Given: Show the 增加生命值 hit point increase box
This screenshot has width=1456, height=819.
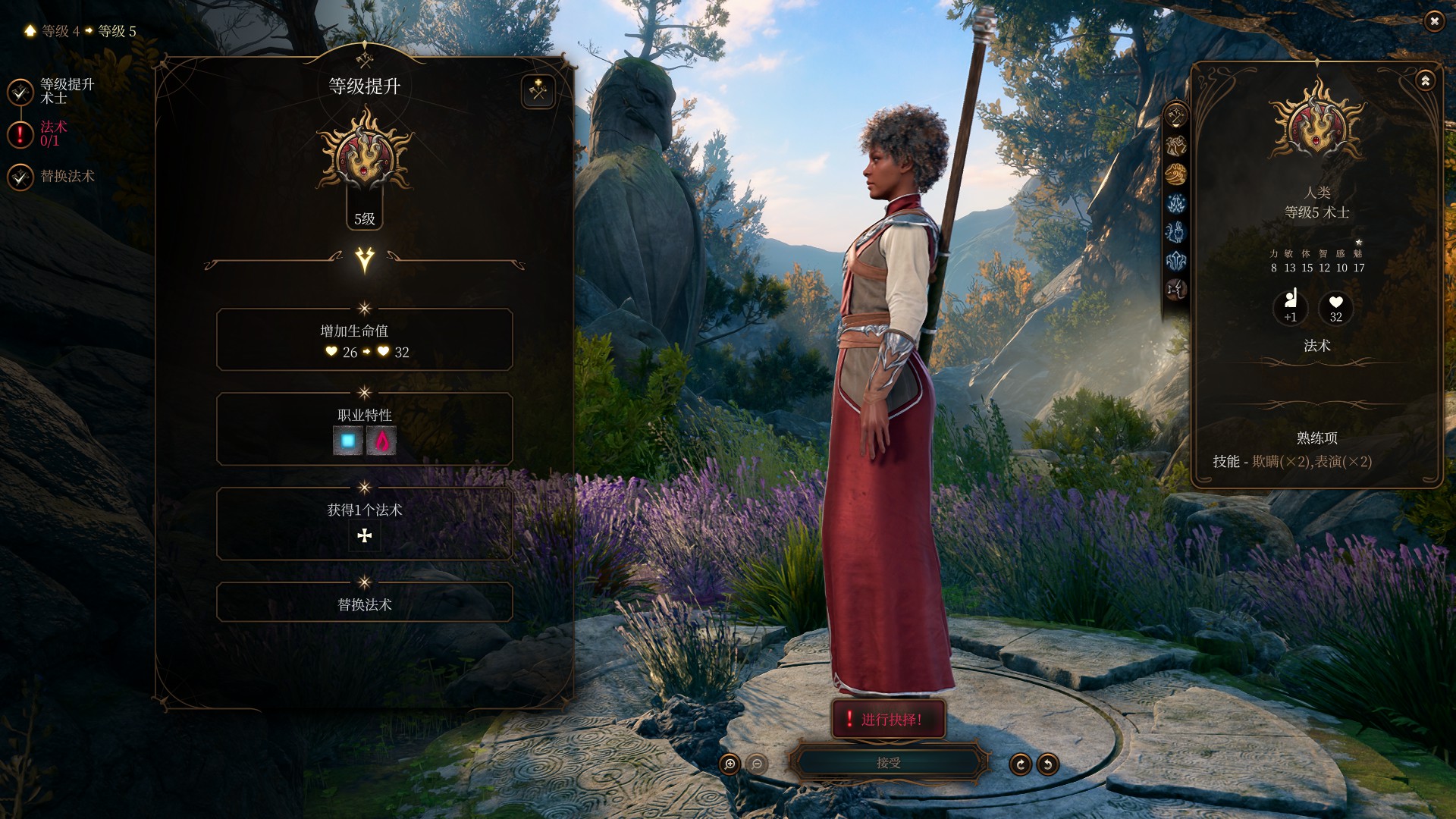Looking at the screenshot, I should (x=365, y=340).
